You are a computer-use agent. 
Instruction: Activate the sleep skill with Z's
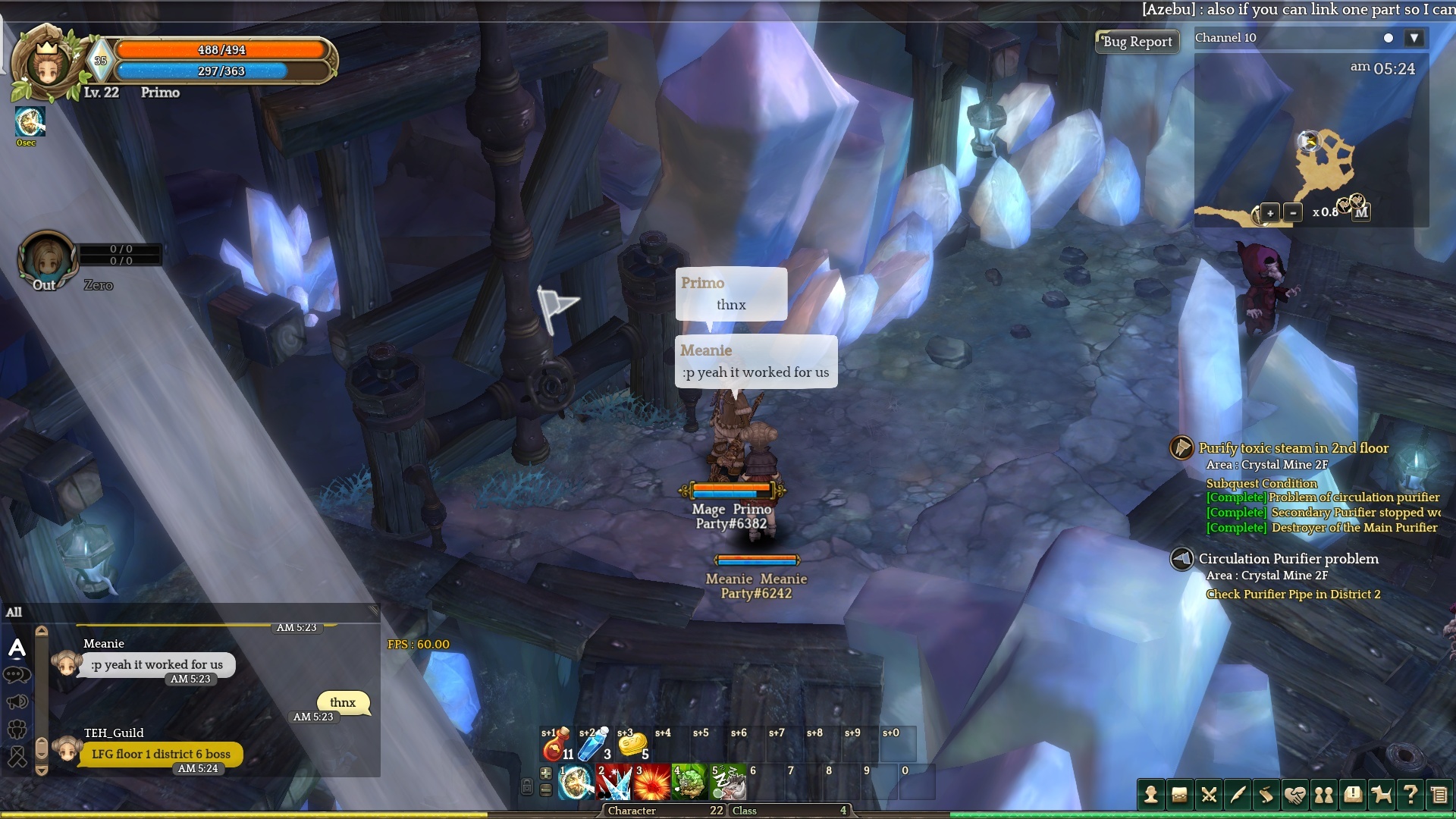727,783
